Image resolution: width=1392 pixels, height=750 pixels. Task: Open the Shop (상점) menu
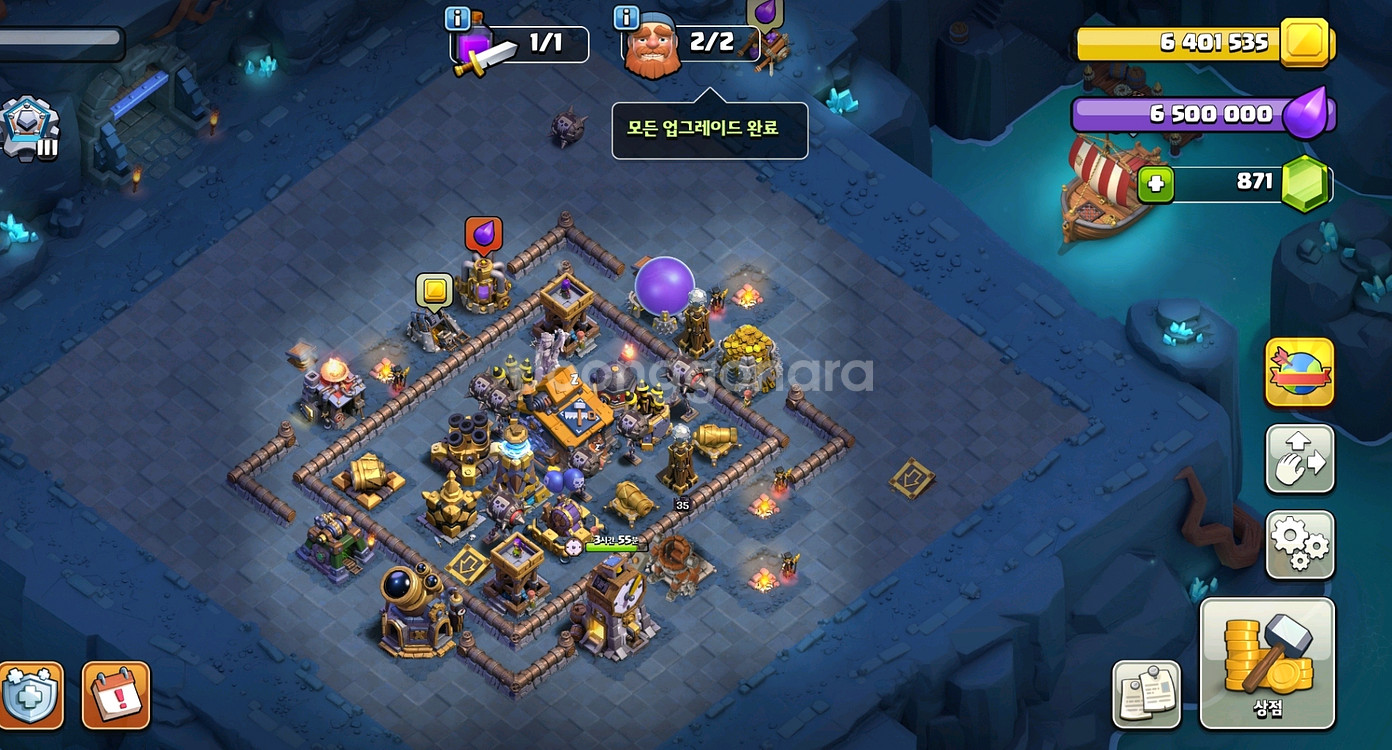click(1267, 662)
